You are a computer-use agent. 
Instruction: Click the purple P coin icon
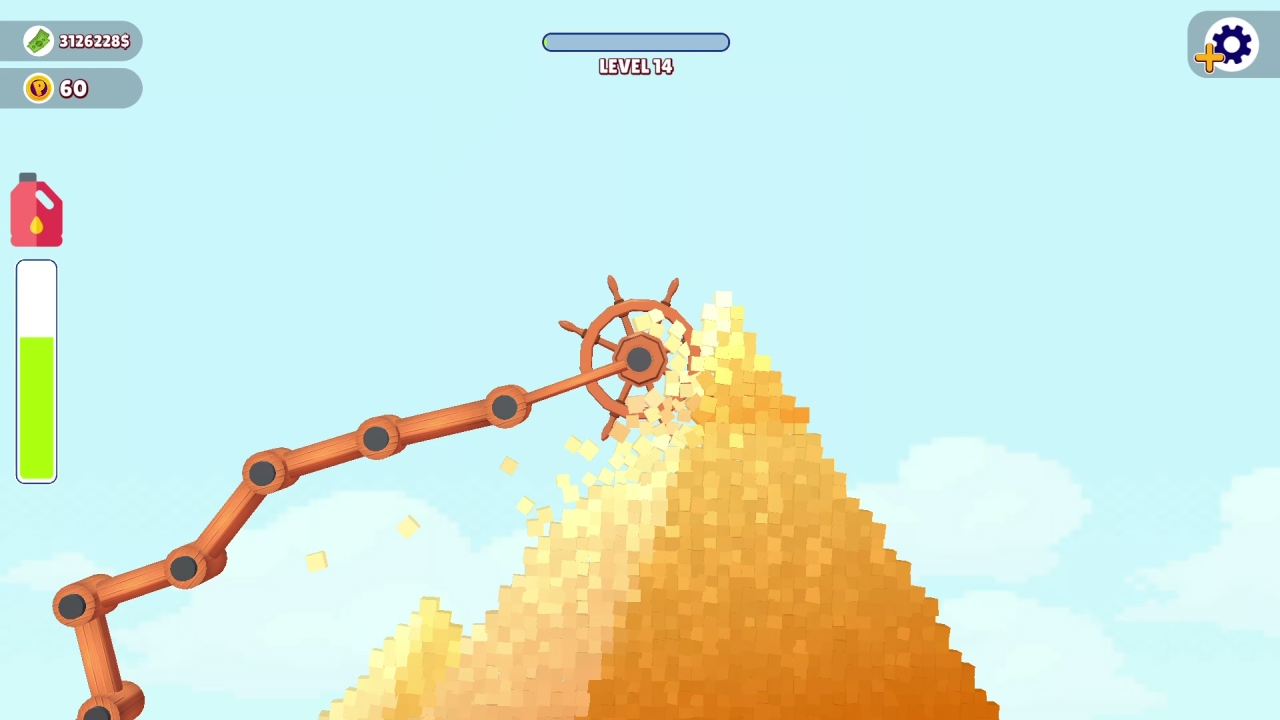[37, 88]
